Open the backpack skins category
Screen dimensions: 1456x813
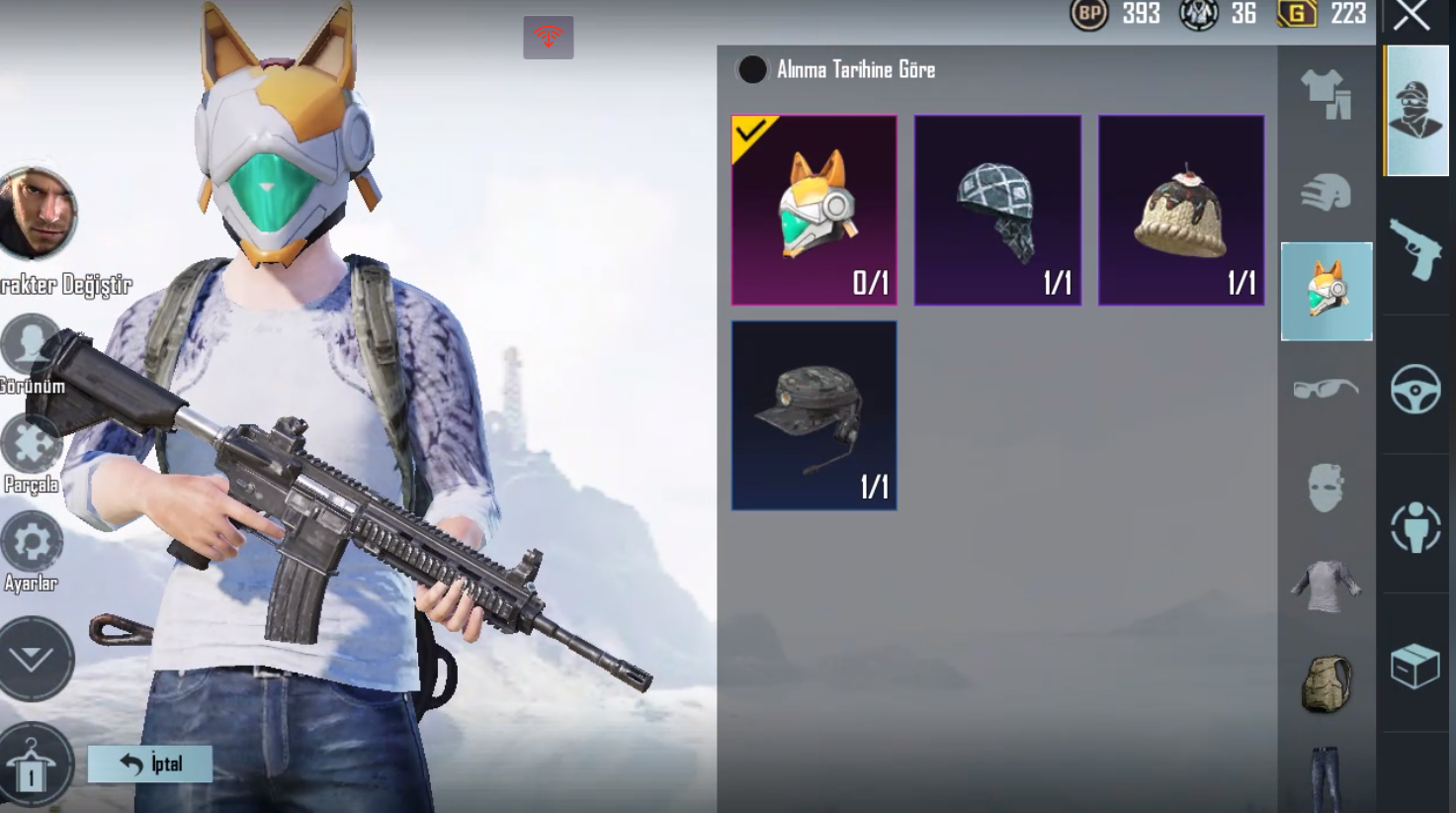(1327, 683)
